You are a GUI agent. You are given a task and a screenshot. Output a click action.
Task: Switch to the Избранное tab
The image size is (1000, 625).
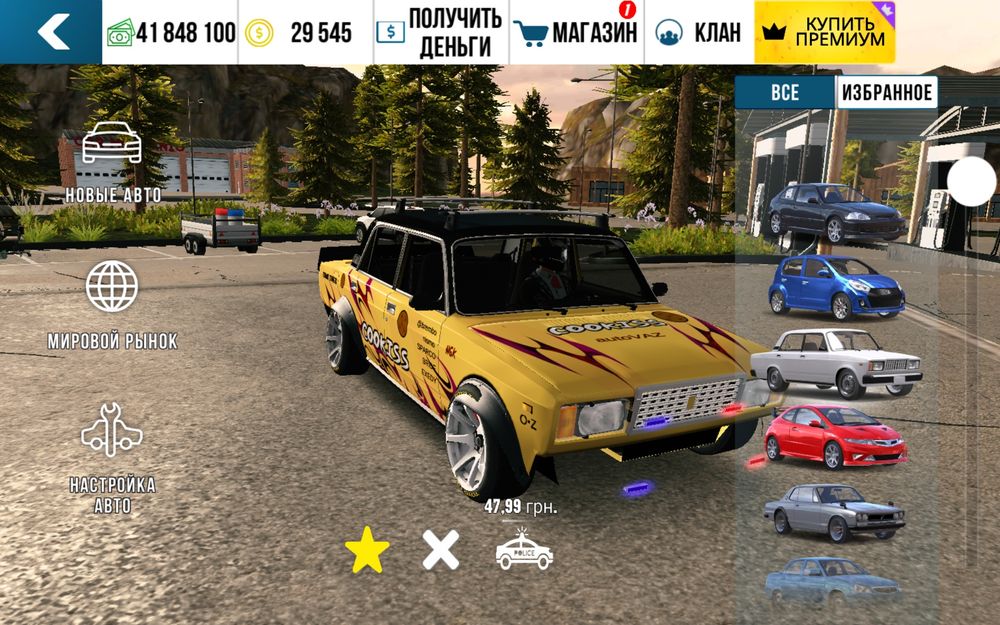point(886,93)
